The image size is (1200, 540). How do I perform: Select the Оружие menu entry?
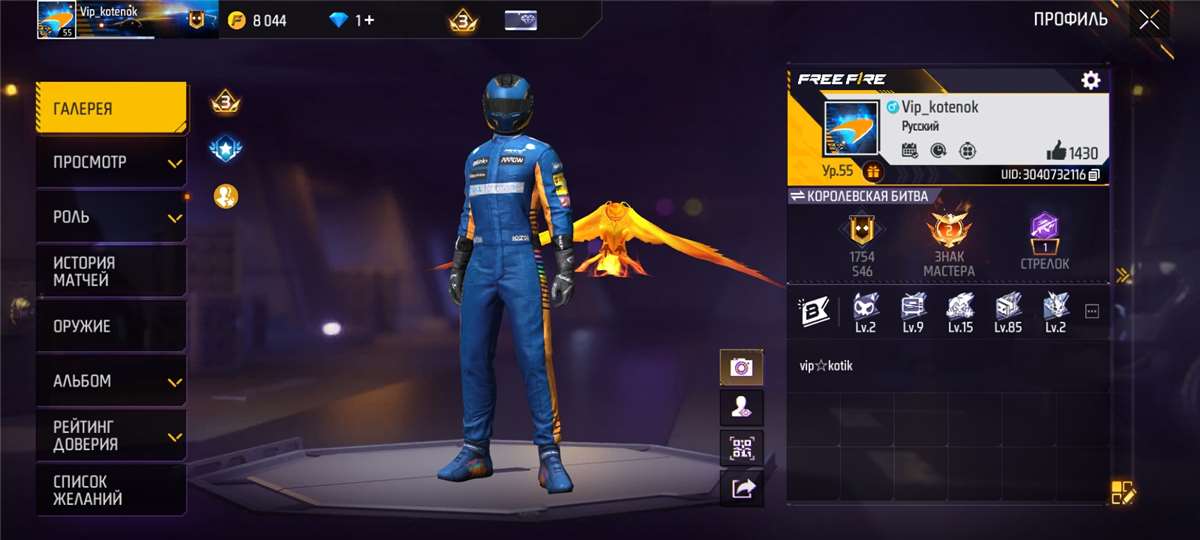(111, 326)
